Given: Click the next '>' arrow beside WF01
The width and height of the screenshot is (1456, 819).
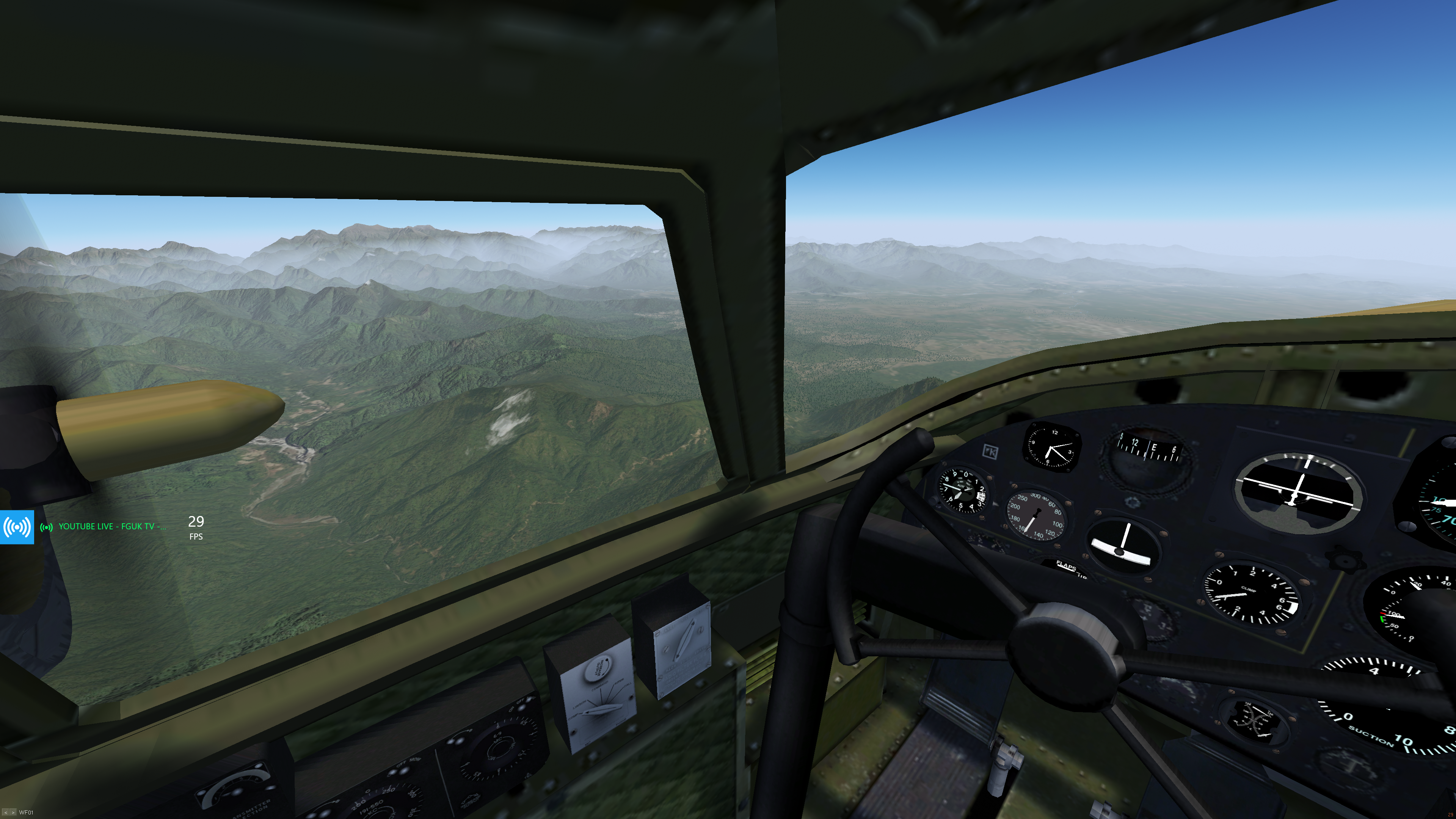Looking at the screenshot, I should click(x=13, y=813).
